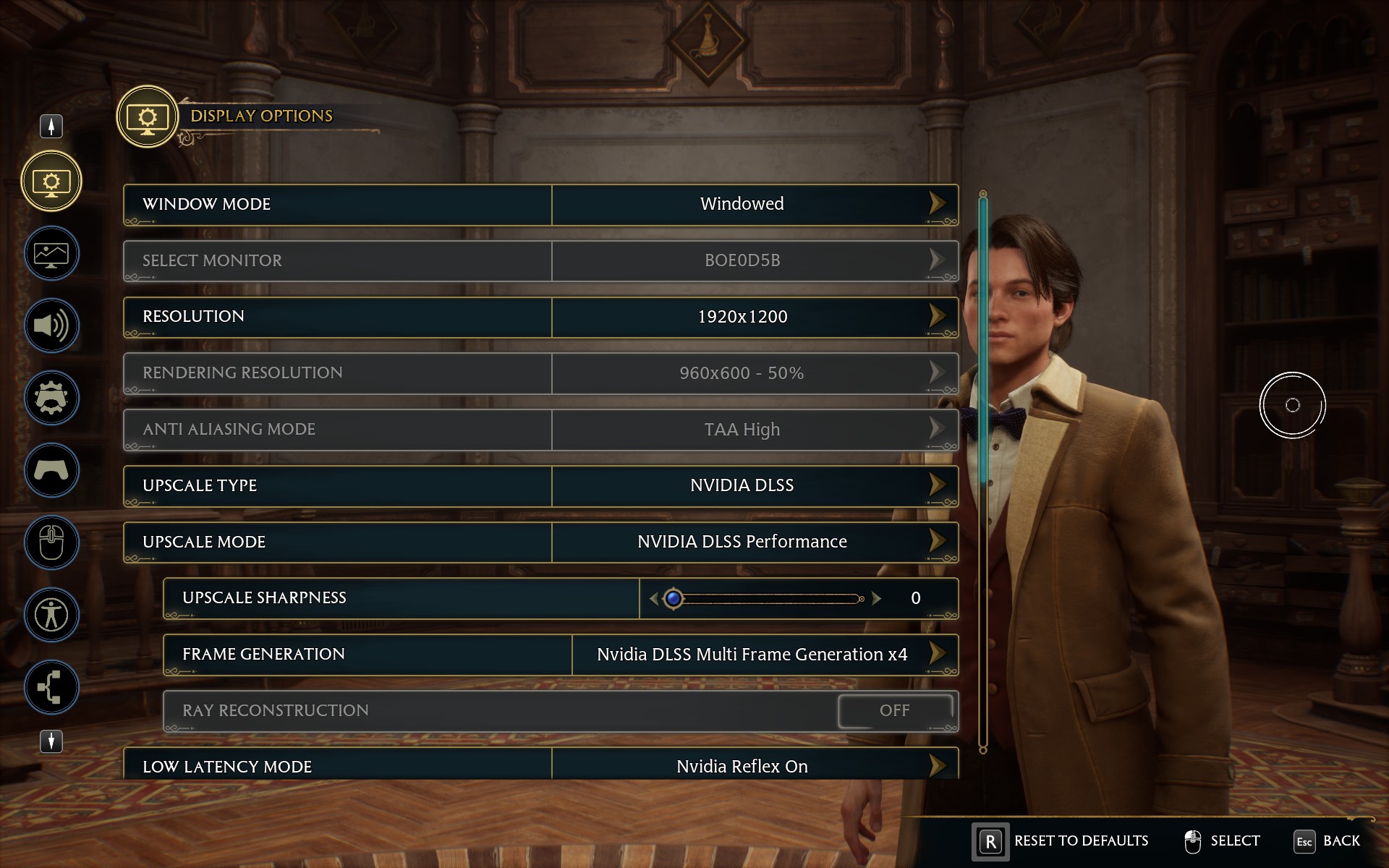This screenshot has height=868, width=1389.
Task: Select the Display options monitor tab
Action: pyautogui.click(x=51, y=181)
